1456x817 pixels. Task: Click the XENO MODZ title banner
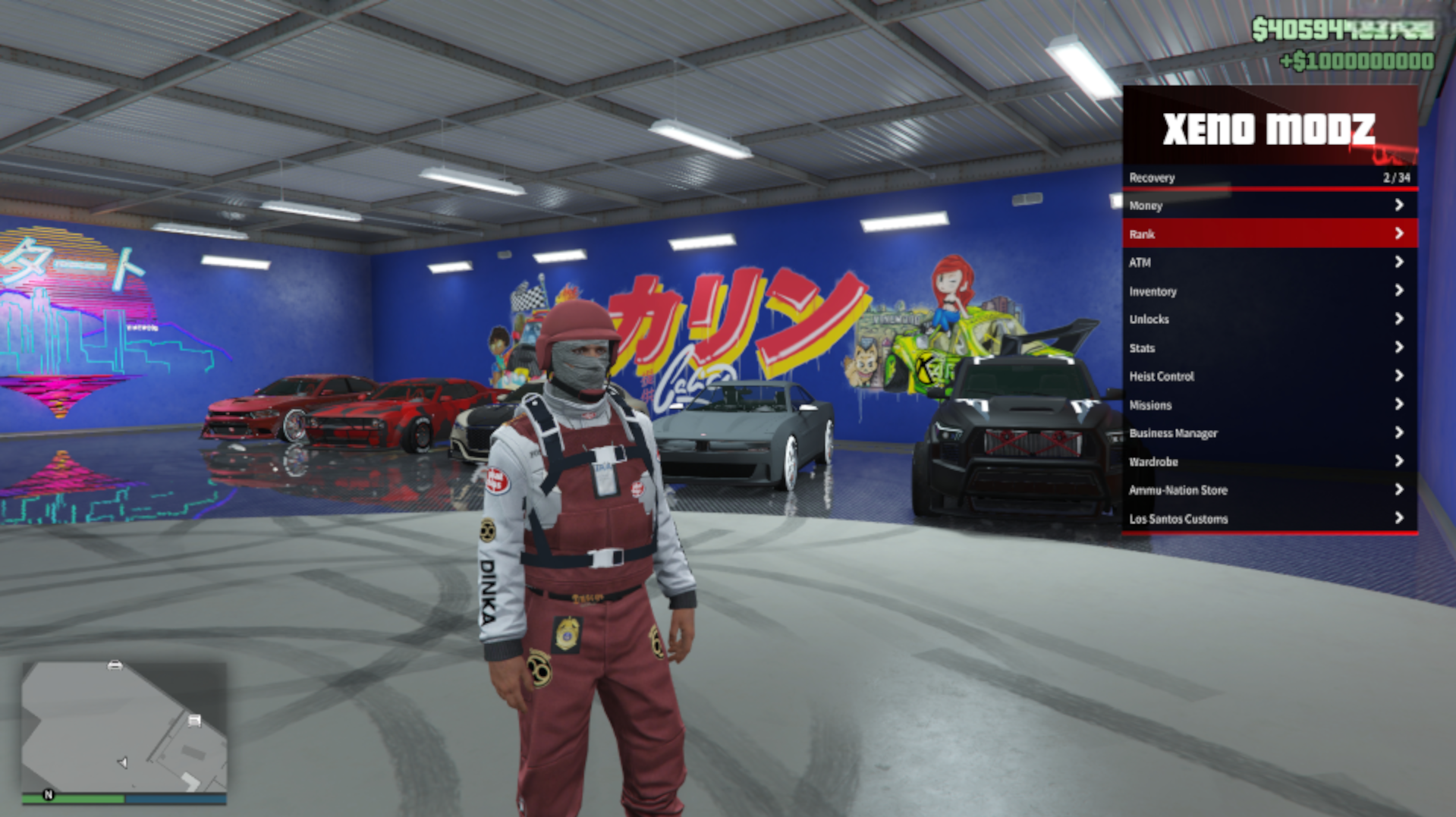pyautogui.click(x=1269, y=129)
